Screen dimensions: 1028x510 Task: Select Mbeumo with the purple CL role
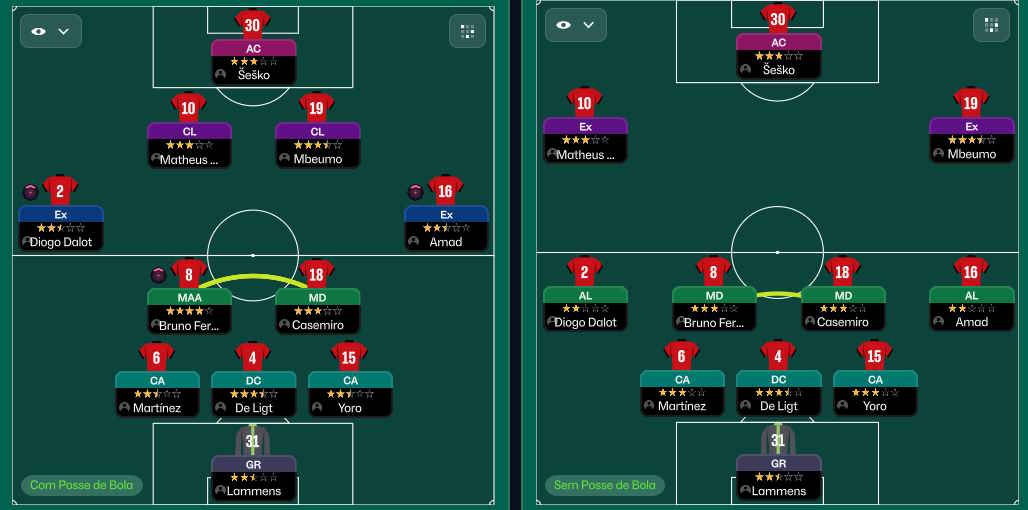[x=317, y=145]
